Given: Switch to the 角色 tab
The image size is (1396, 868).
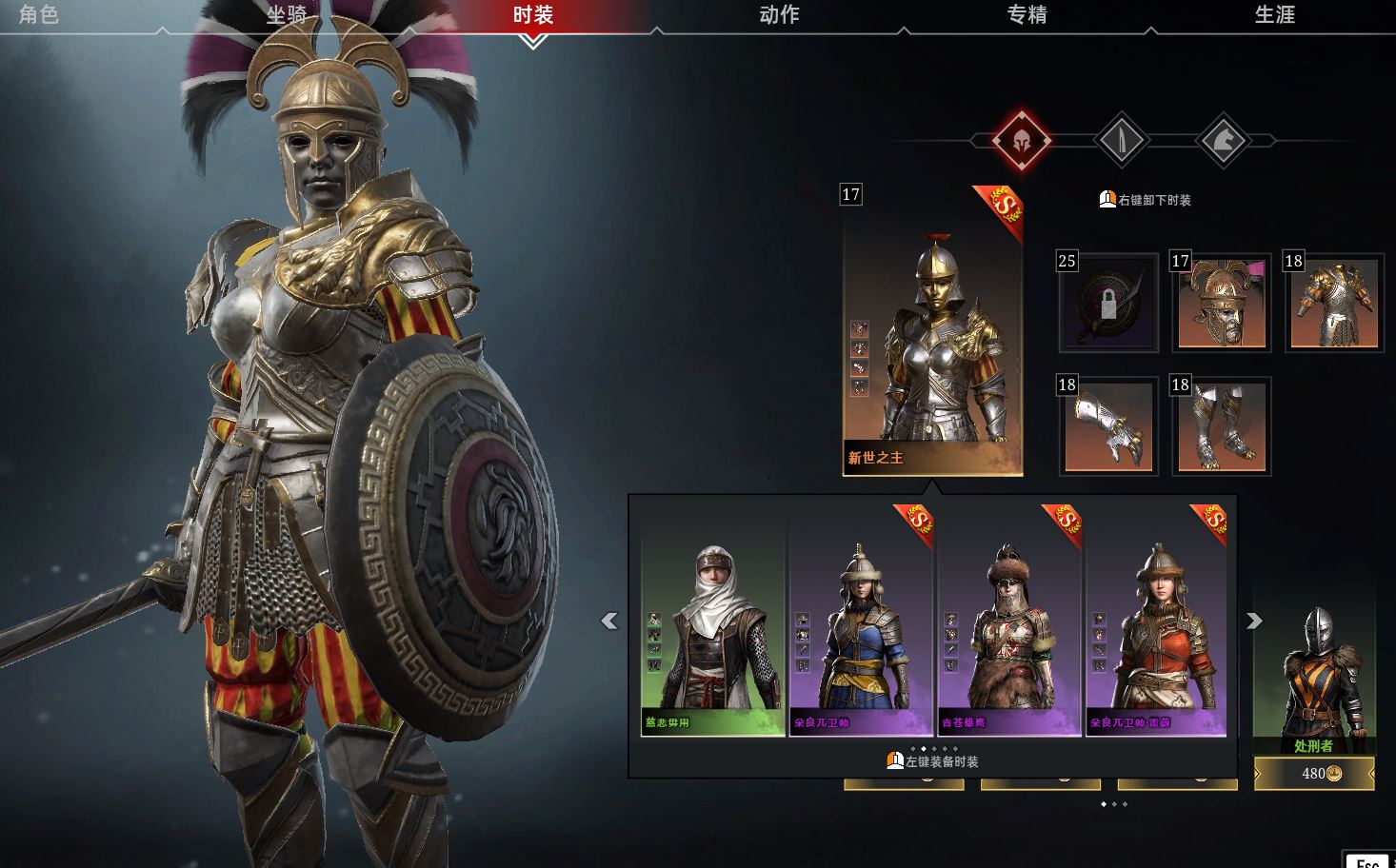Looking at the screenshot, I should coord(39,14).
